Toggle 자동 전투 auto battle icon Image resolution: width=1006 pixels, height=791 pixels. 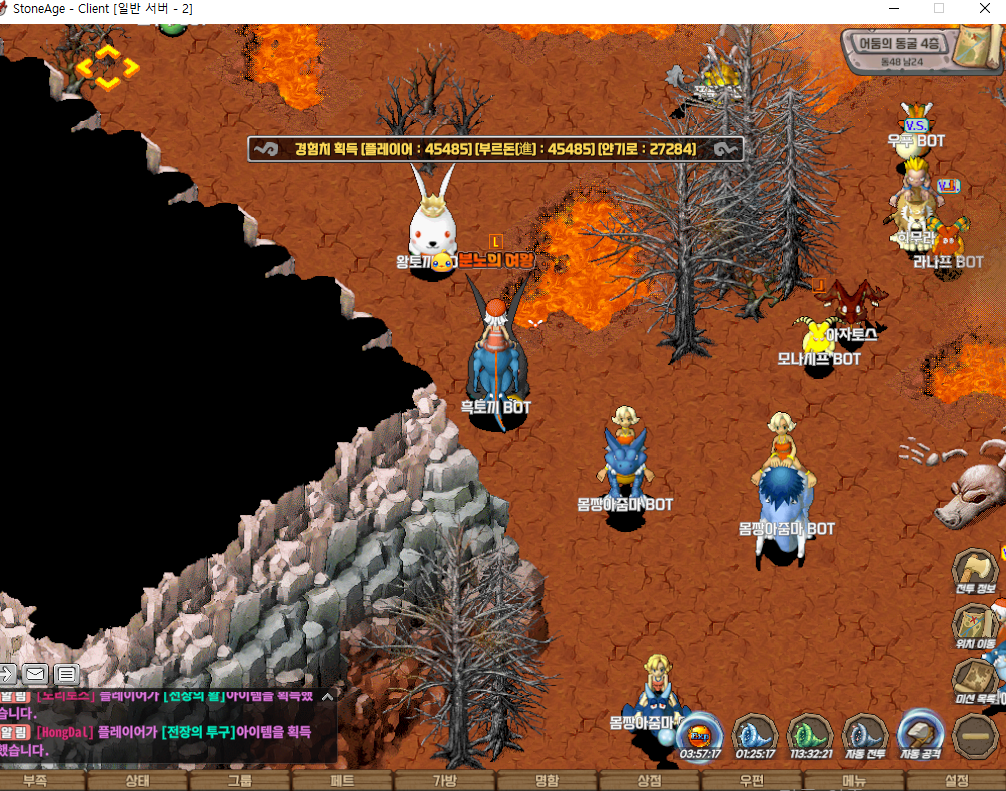tap(865, 736)
